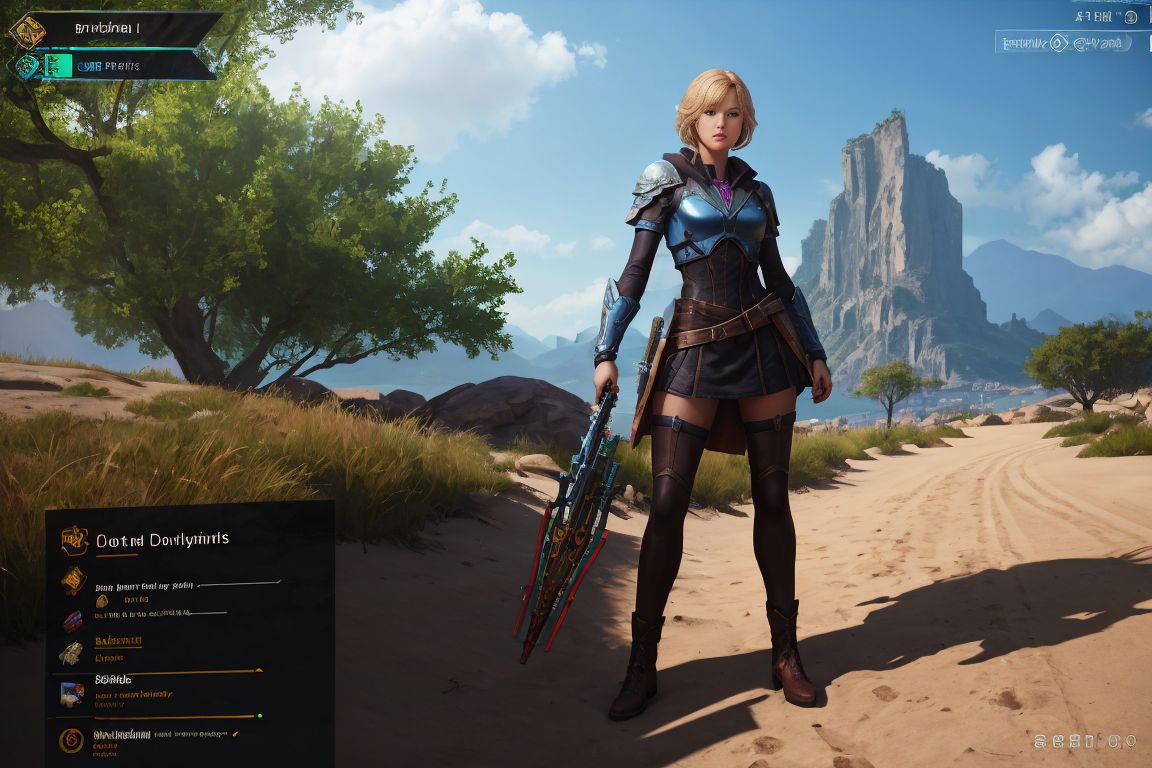Viewport: 1152px width, 768px height.
Task: Select the pale tan bundle item icon
Action: point(70,654)
